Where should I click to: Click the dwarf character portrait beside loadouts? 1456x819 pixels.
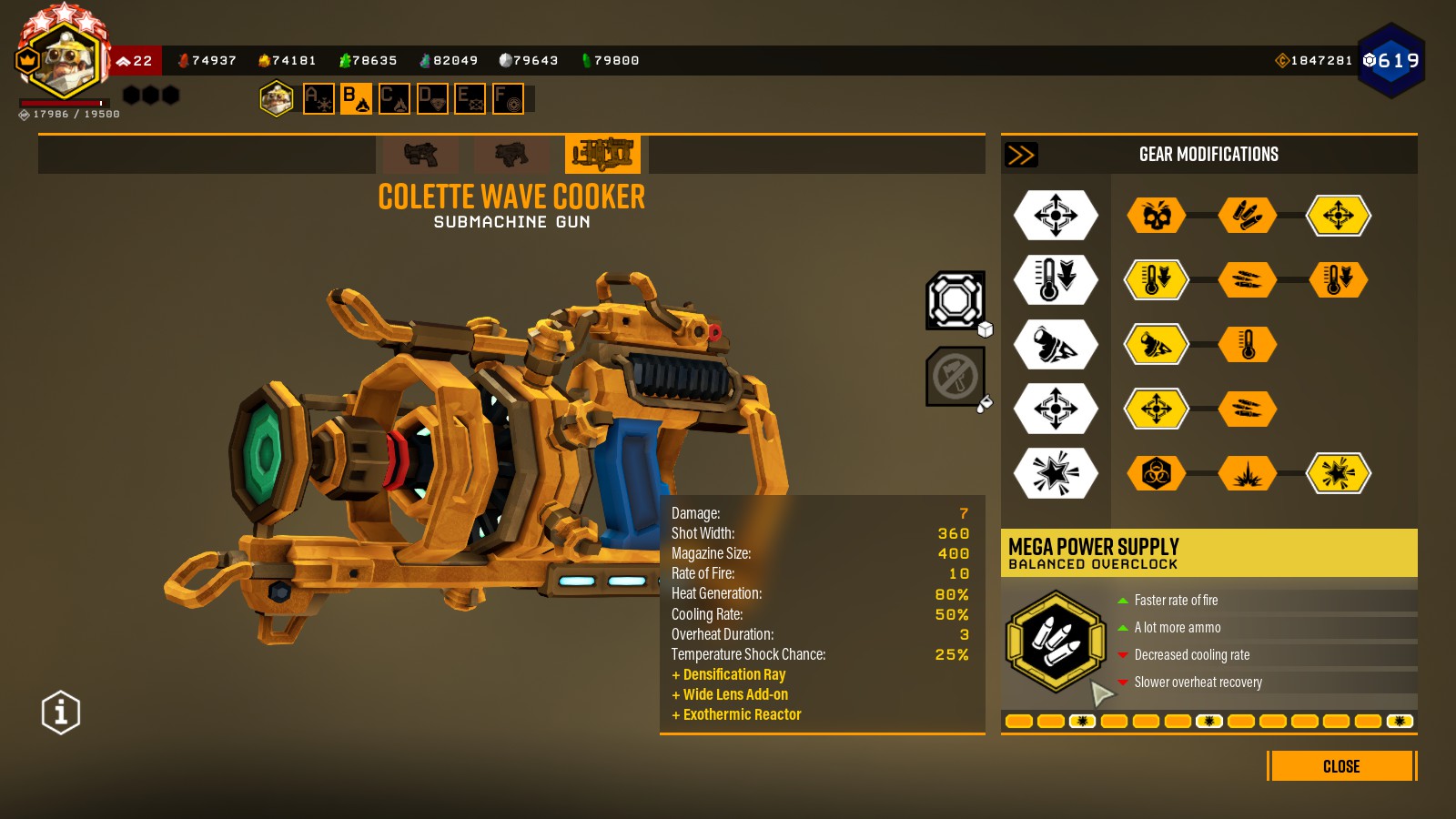[x=276, y=98]
